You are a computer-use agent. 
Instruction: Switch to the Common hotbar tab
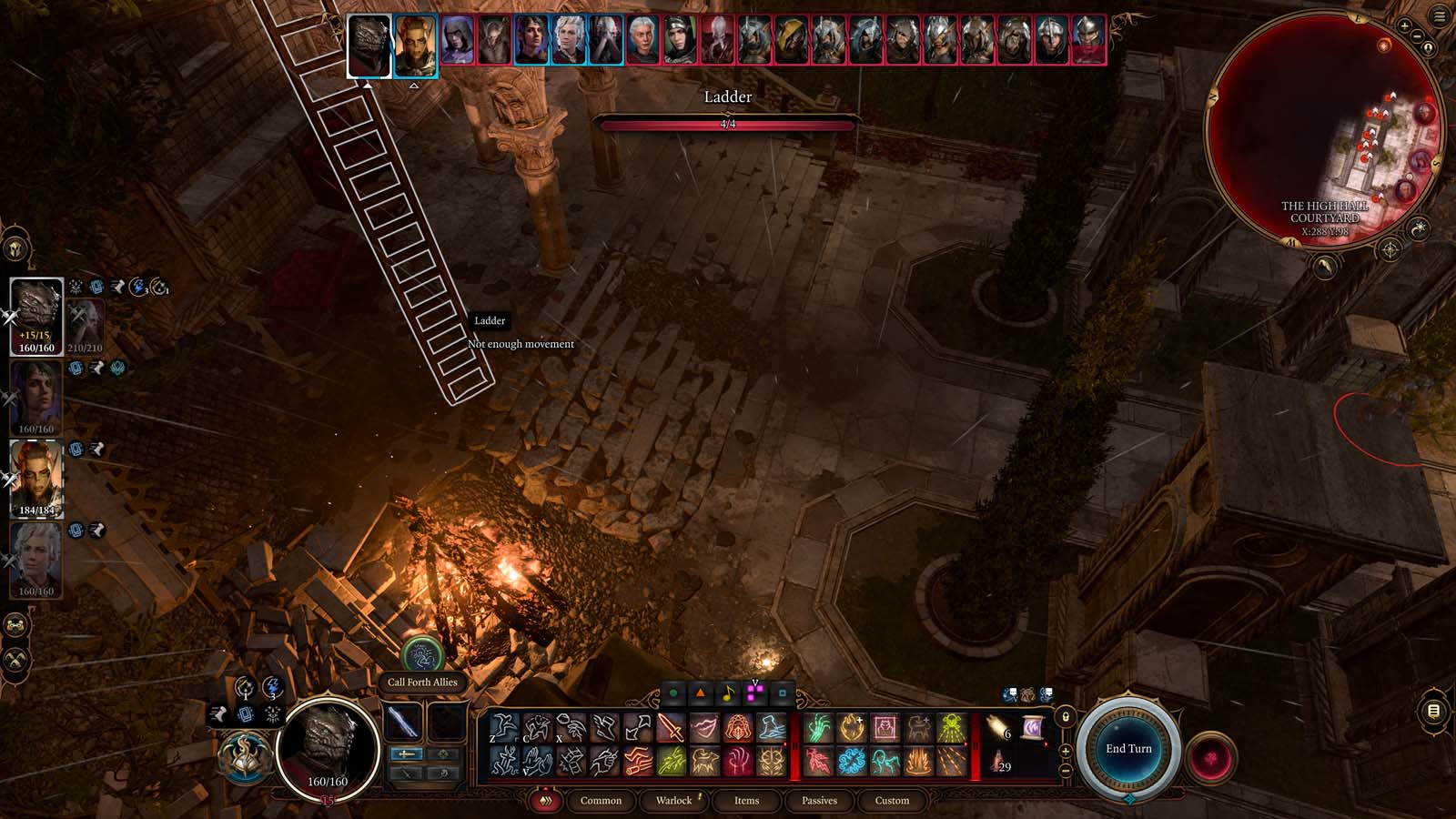click(x=601, y=801)
